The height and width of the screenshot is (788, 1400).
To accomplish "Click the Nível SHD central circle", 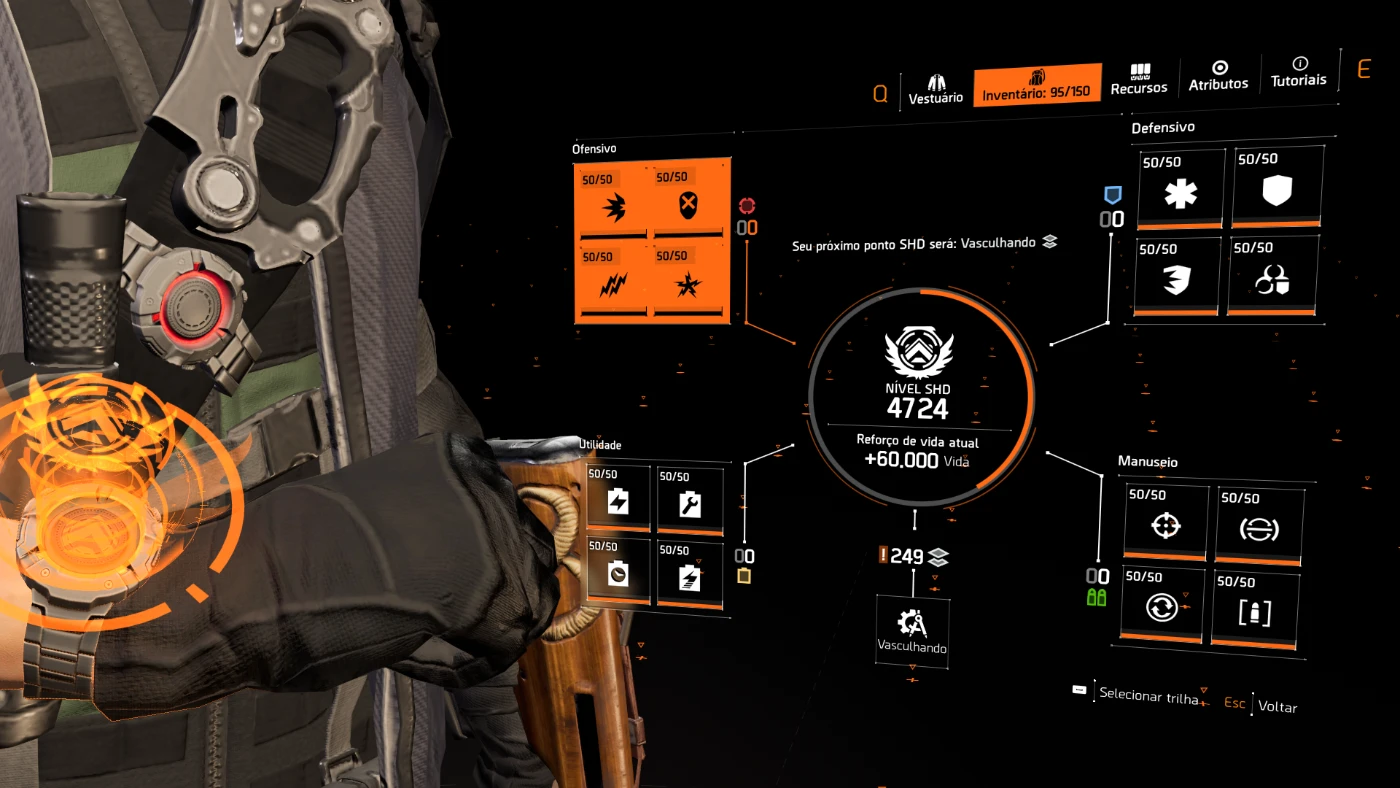I will (920, 396).
